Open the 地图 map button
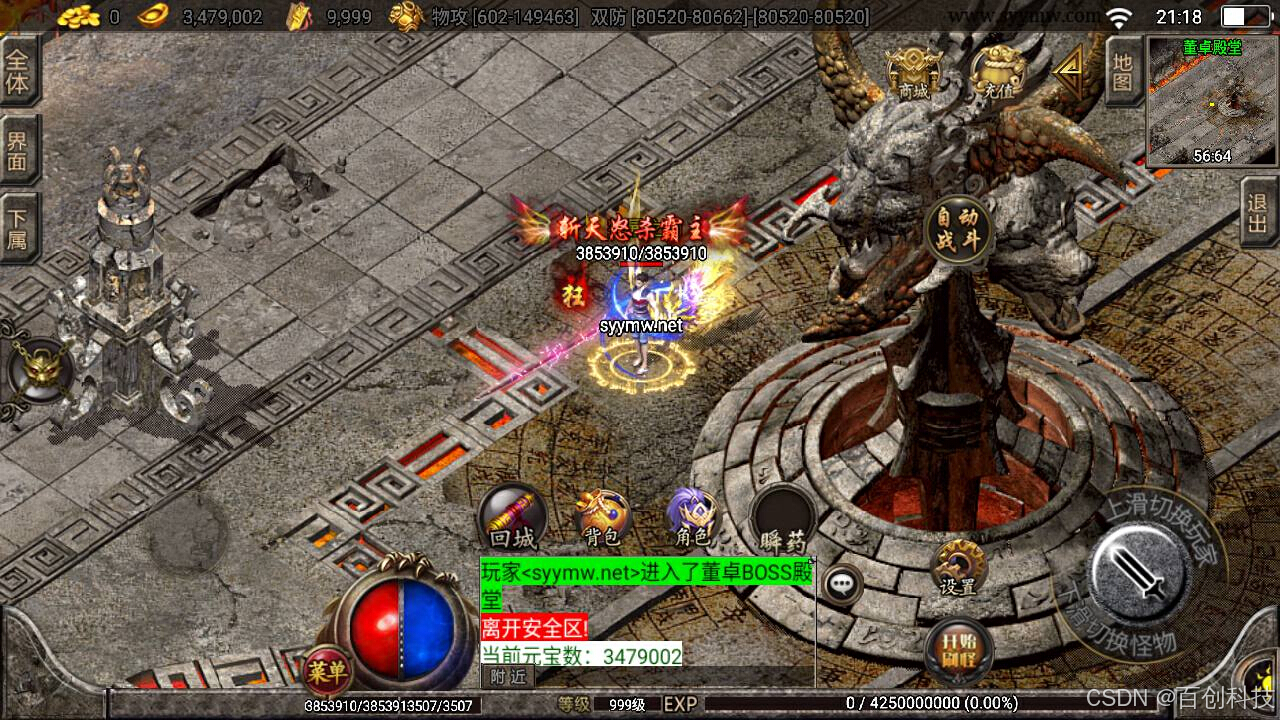This screenshot has width=1280, height=720. (1122, 72)
